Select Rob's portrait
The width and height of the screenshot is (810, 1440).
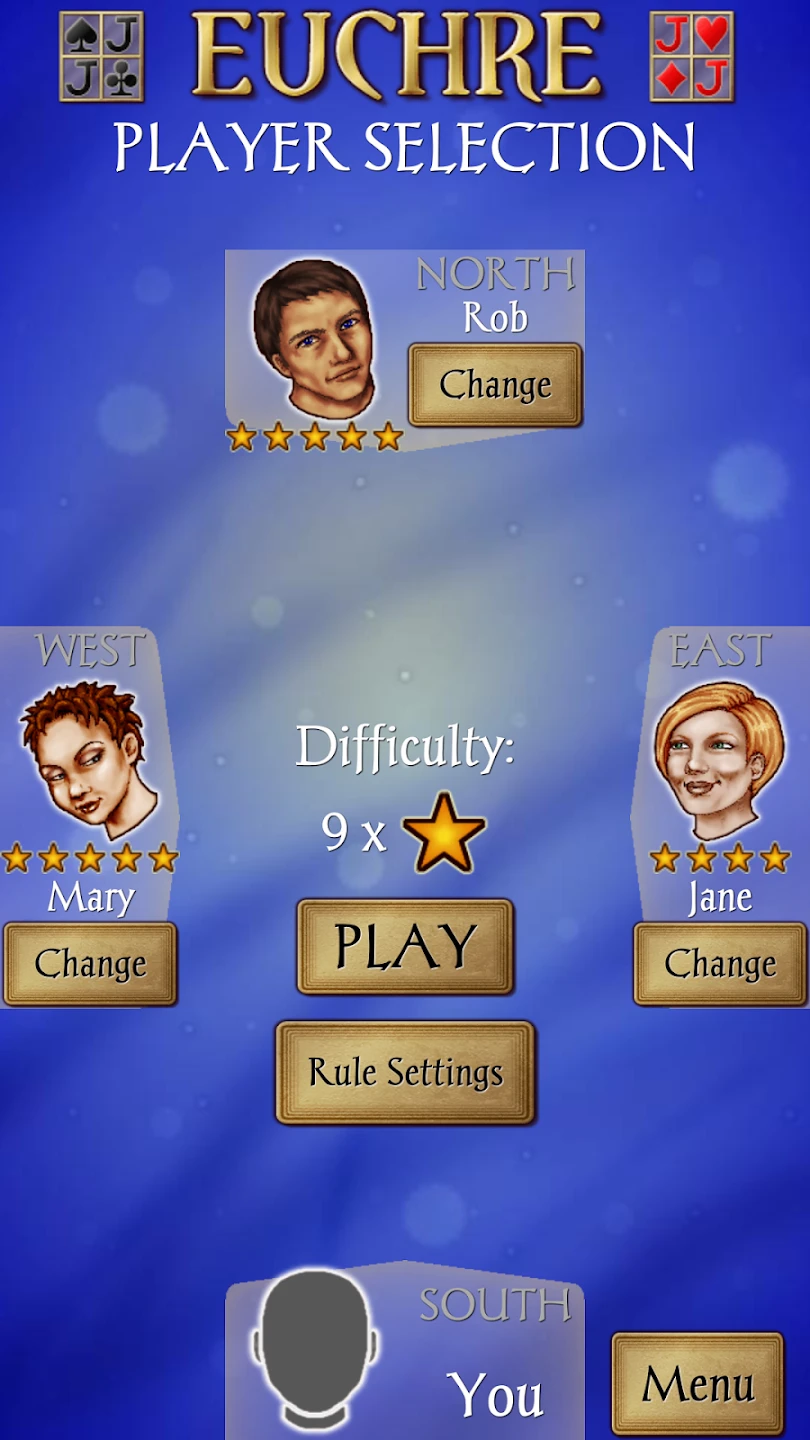312,335
